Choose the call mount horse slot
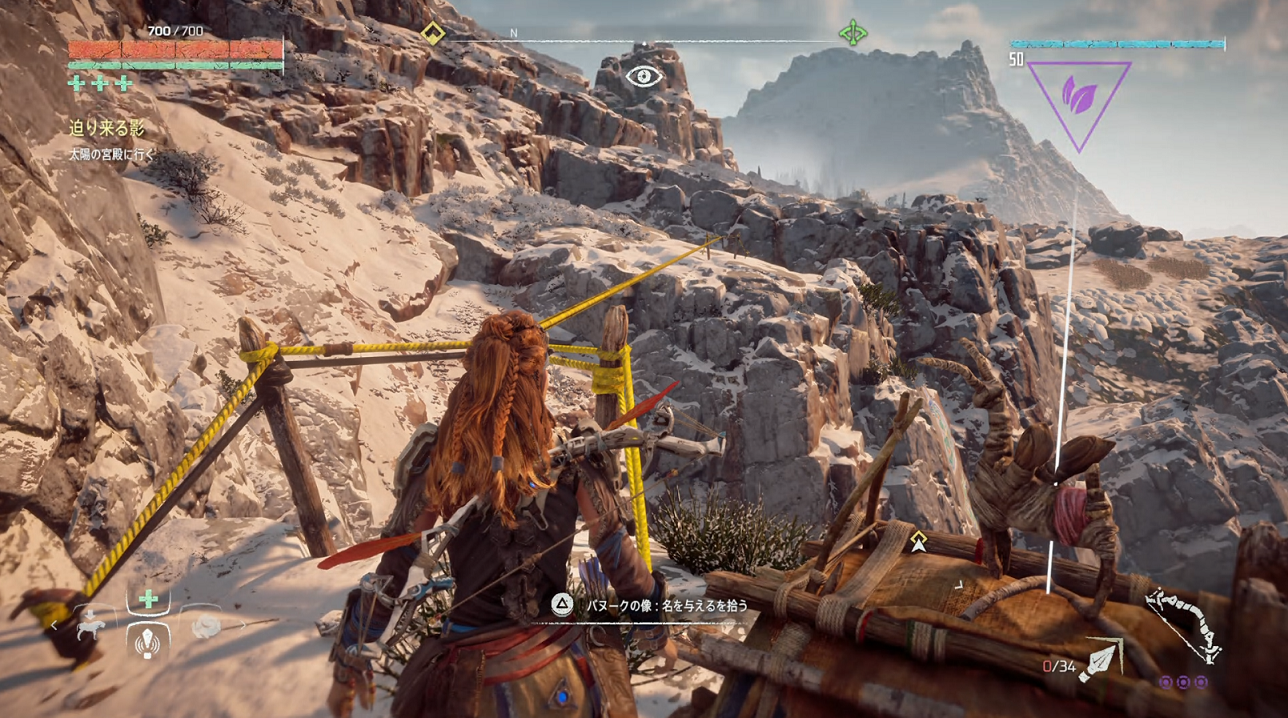 coord(90,627)
